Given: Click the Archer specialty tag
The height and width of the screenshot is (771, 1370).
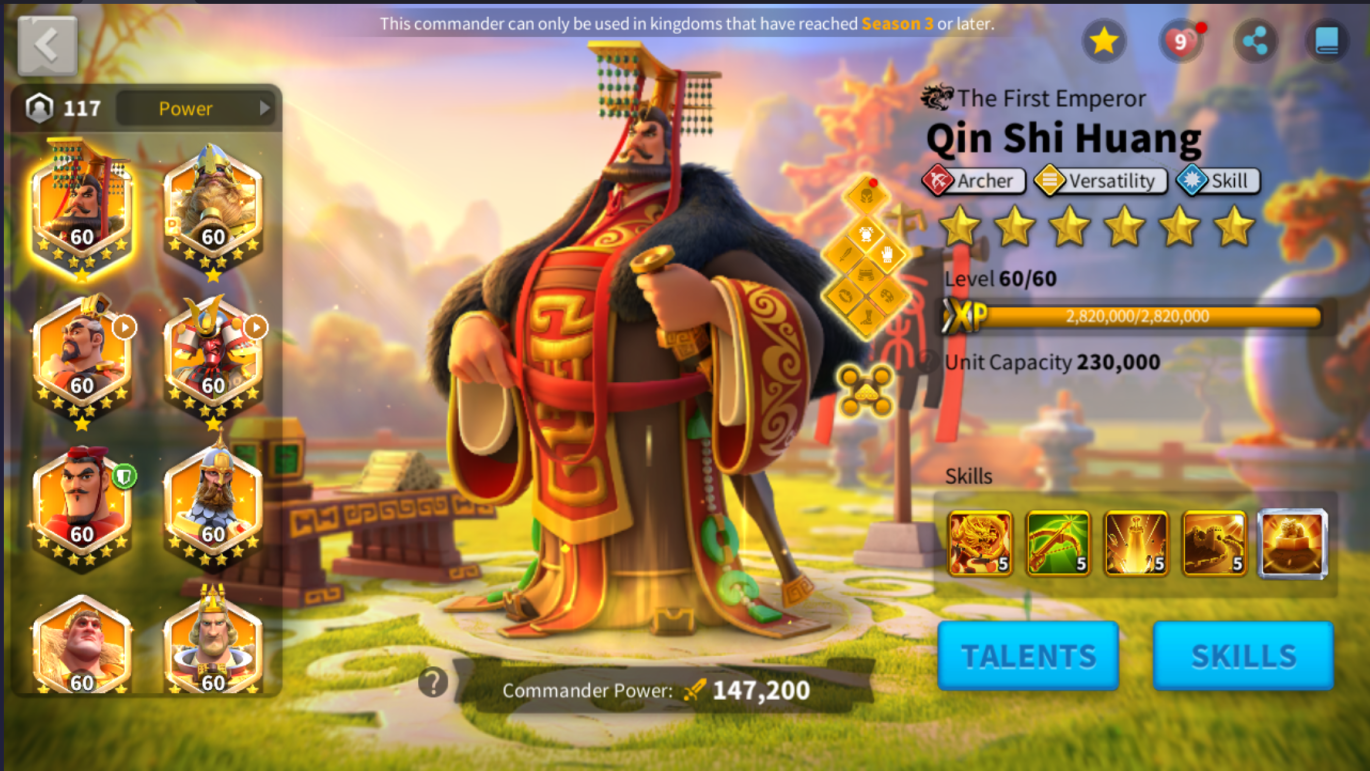Looking at the screenshot, I should (x=974, y=181).
